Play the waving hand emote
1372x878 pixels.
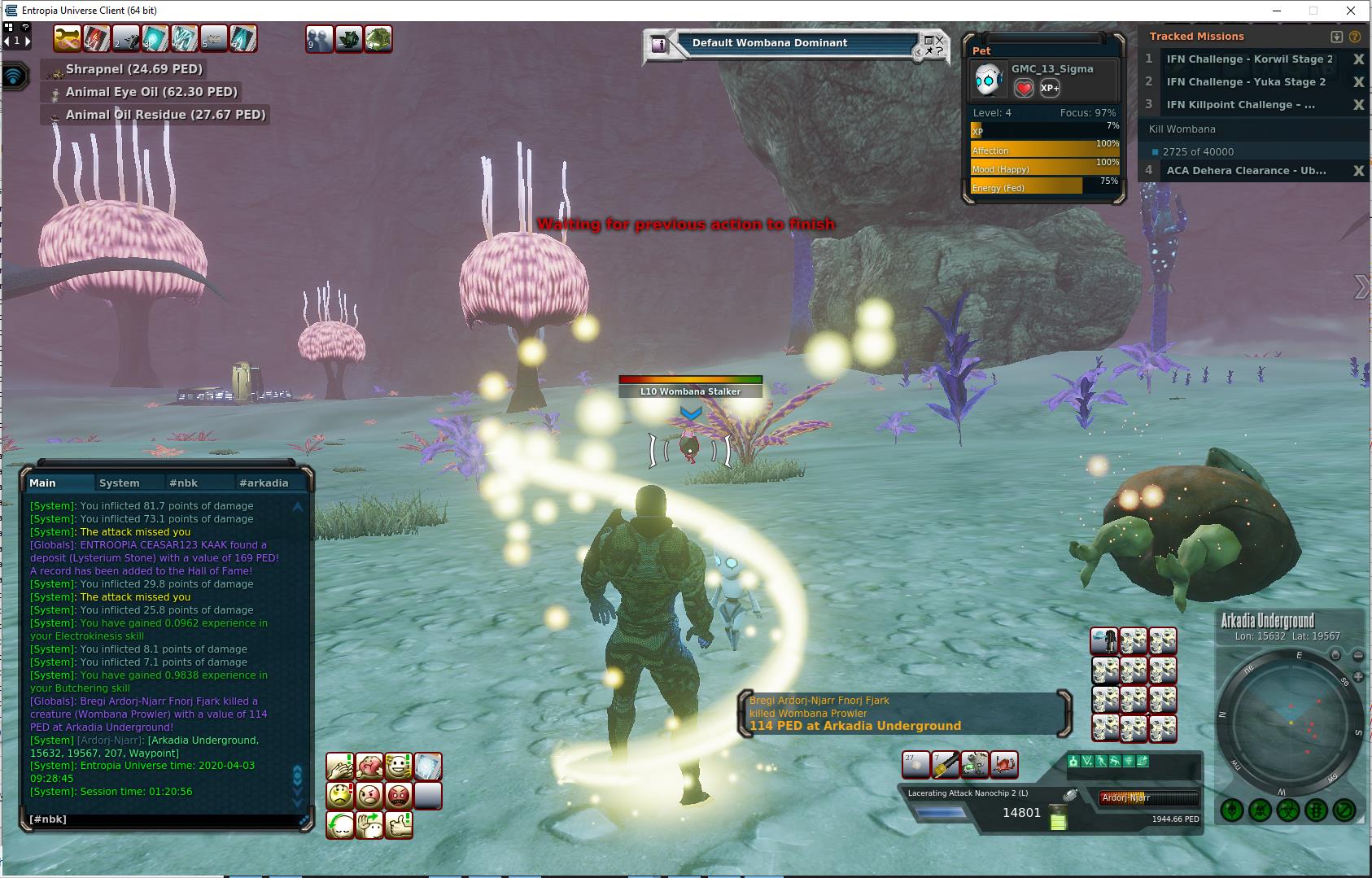[x=369, y=824]
